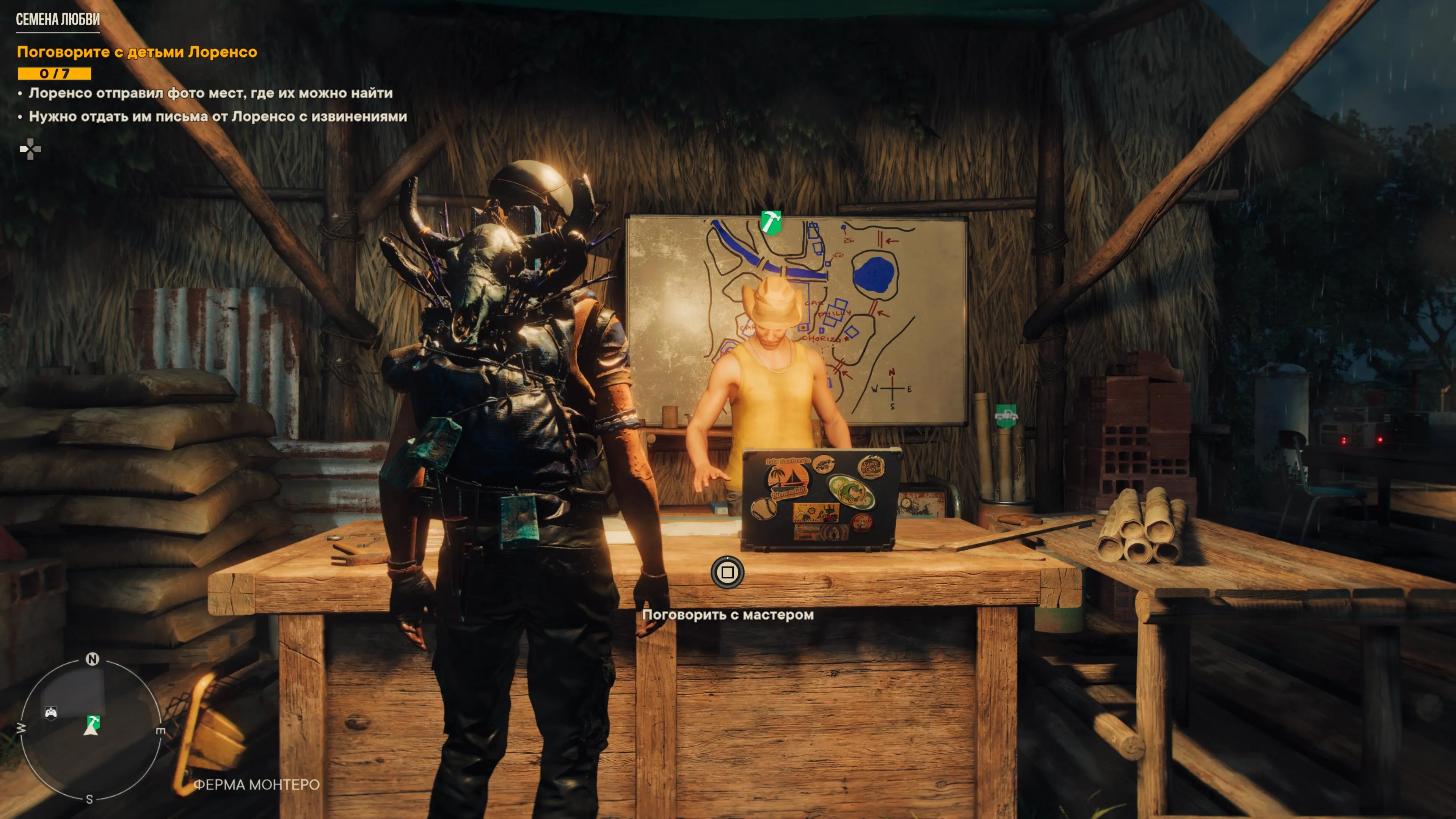Screen dimensions: 1456x819
Task: Click the Семена любви quest title
Action: 58,20
